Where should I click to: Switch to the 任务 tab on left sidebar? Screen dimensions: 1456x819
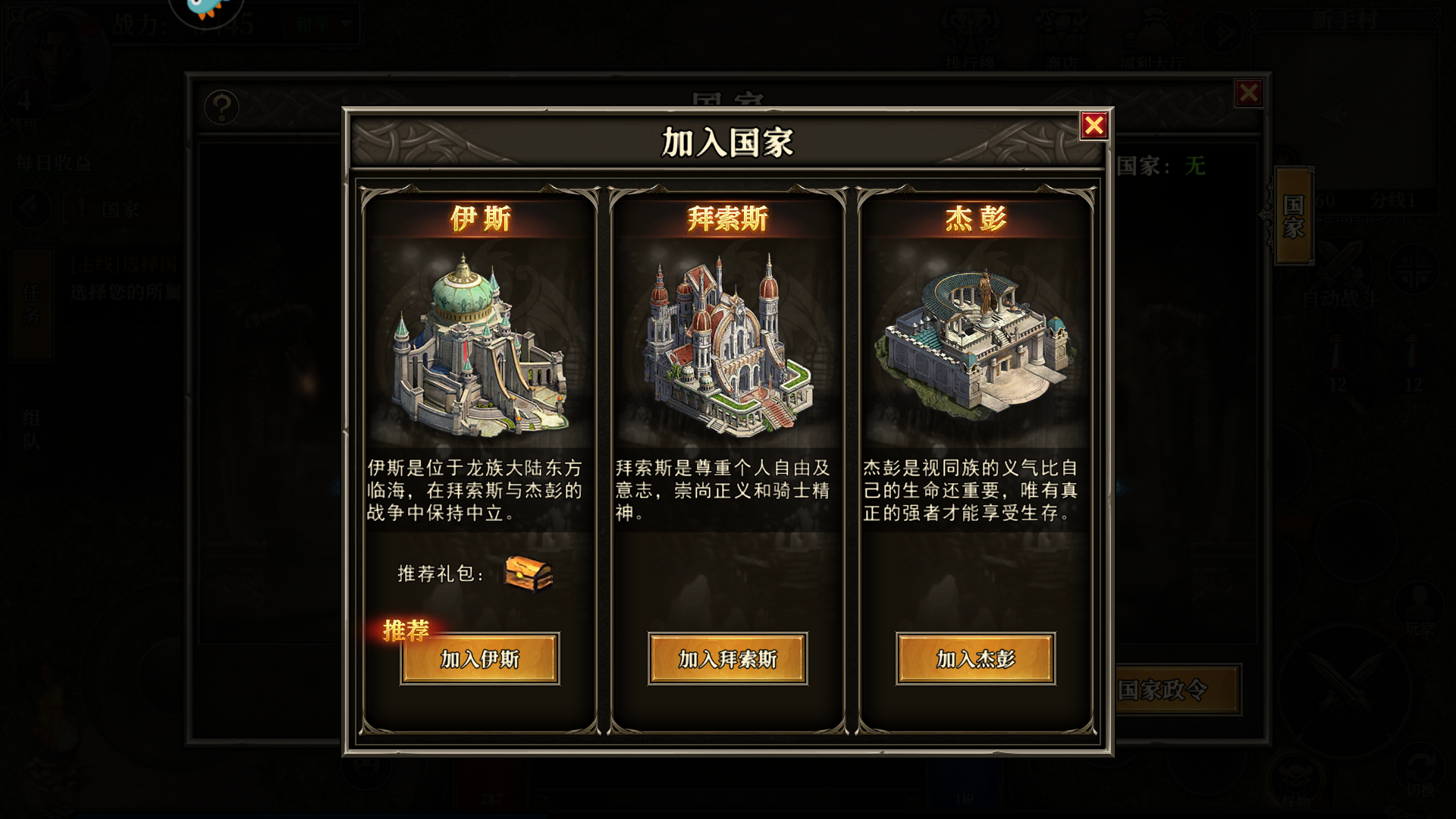(30, 303)
